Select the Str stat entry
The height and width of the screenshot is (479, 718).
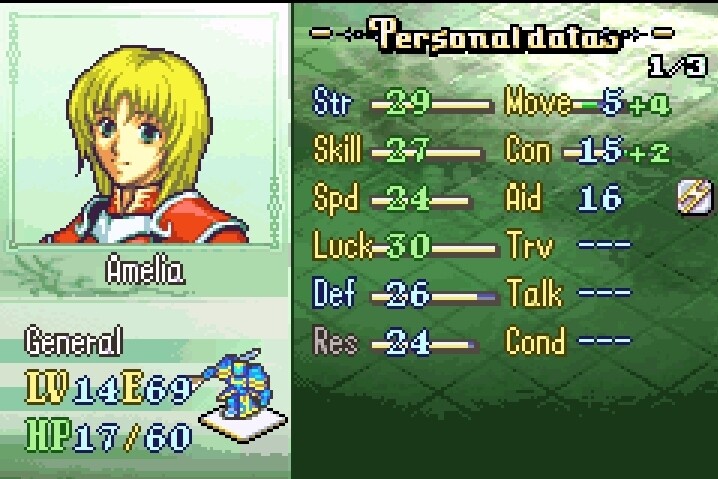(402, 103)
